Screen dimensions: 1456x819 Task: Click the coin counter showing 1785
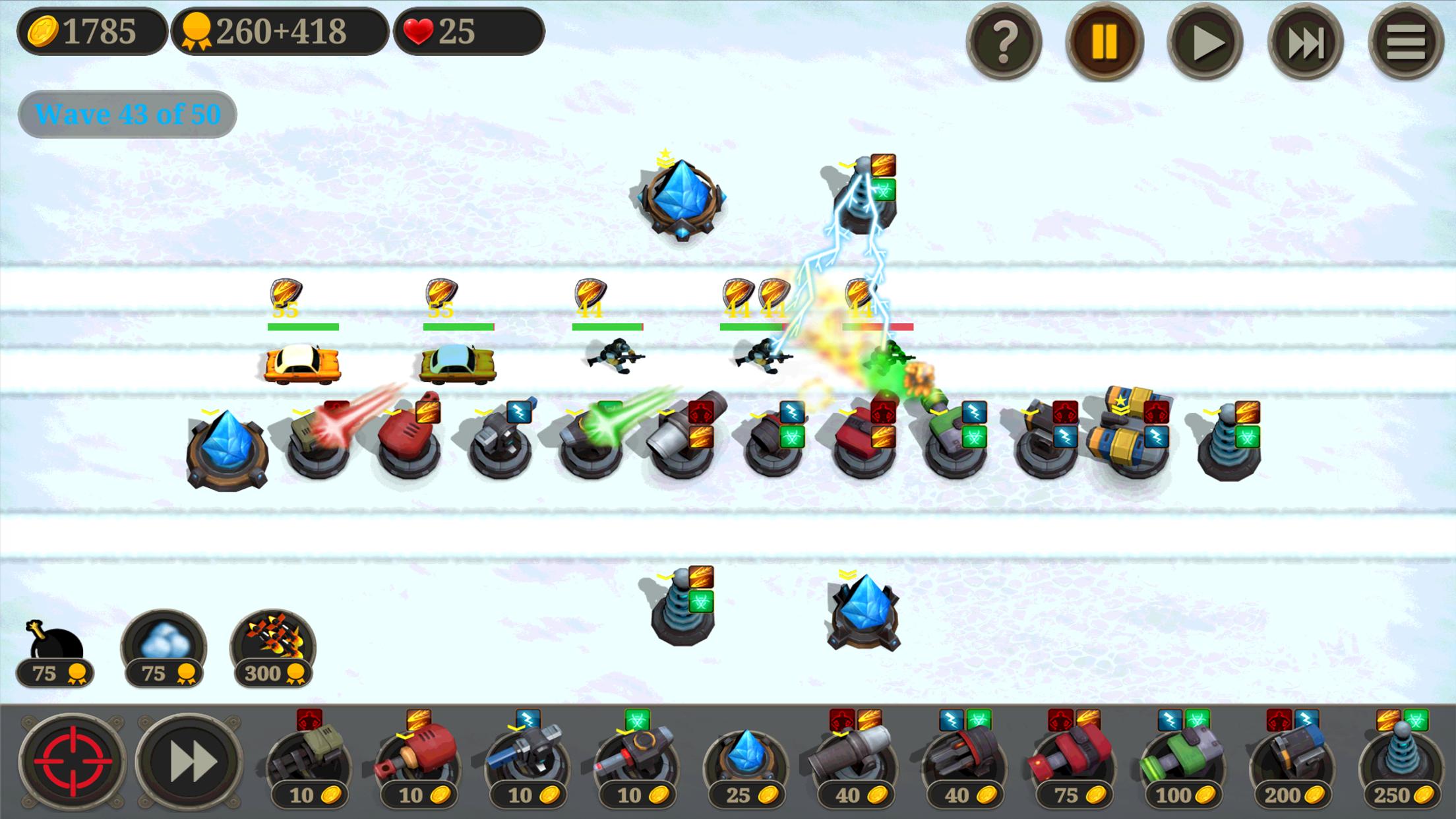(x=92, y=30)
